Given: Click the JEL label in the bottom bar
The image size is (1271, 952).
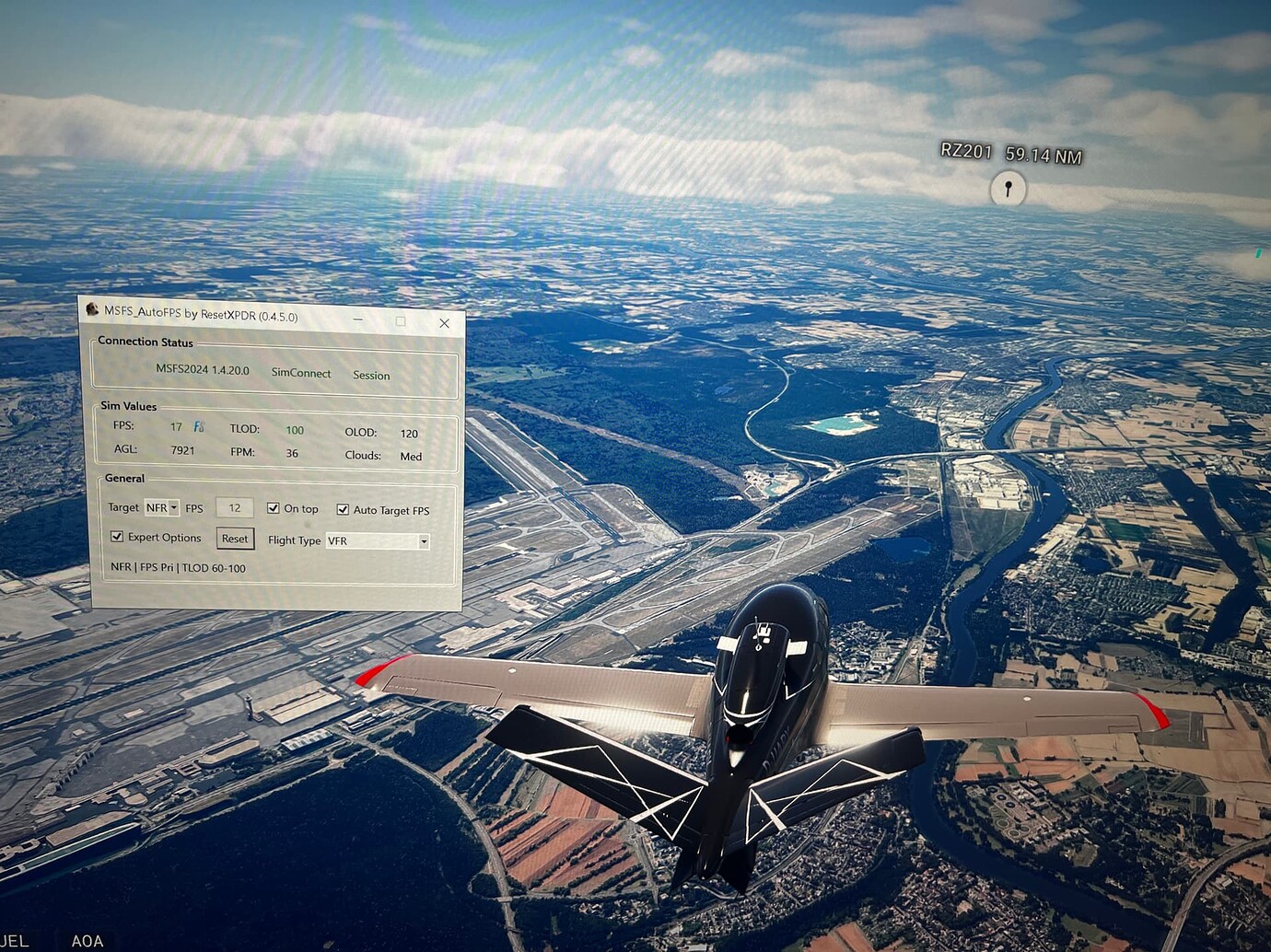Looking at the screenshot, I should pos(15,939).
